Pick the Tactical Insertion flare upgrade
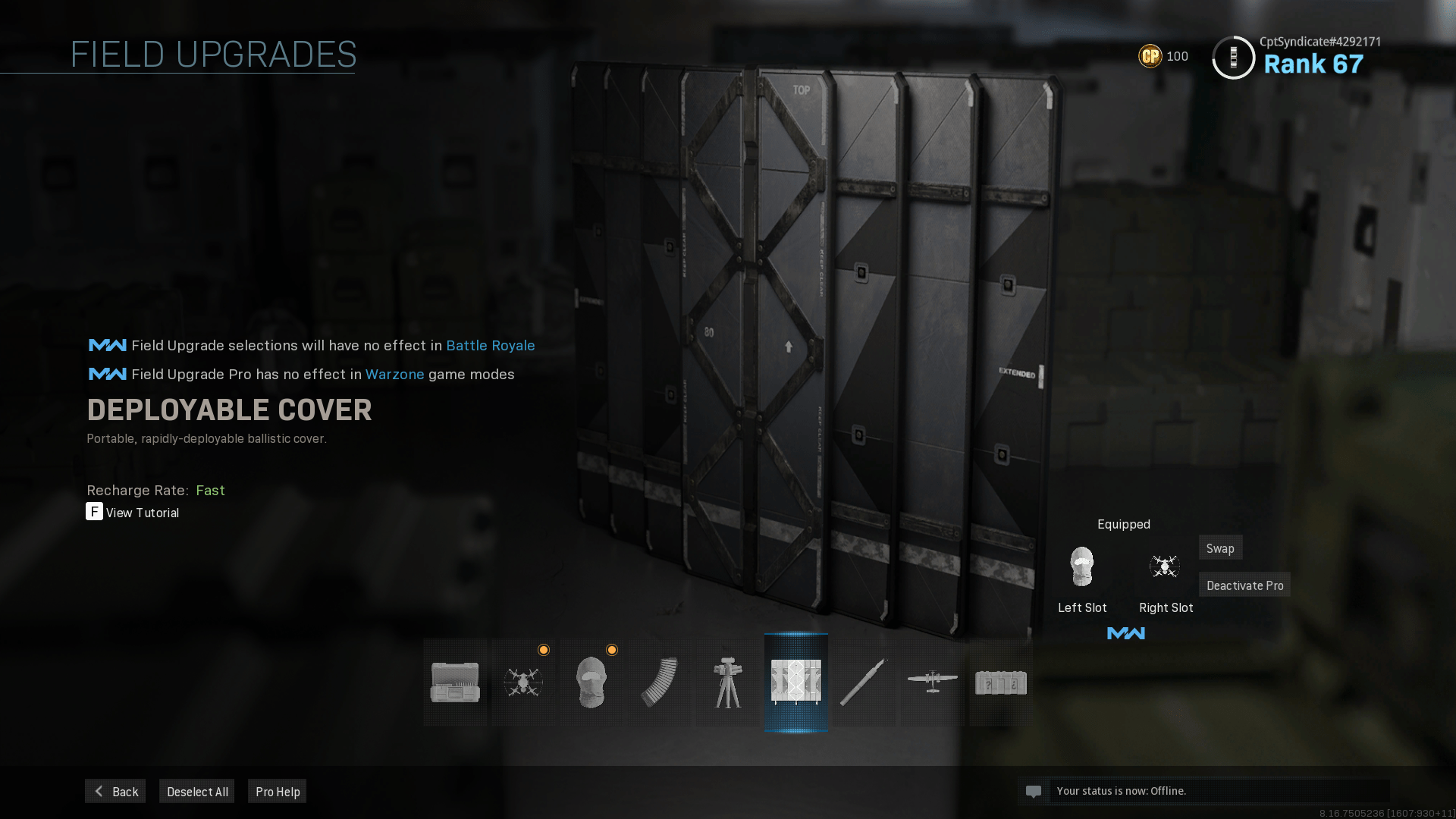This screenshot has width=1456, height=819. (864, 682)
